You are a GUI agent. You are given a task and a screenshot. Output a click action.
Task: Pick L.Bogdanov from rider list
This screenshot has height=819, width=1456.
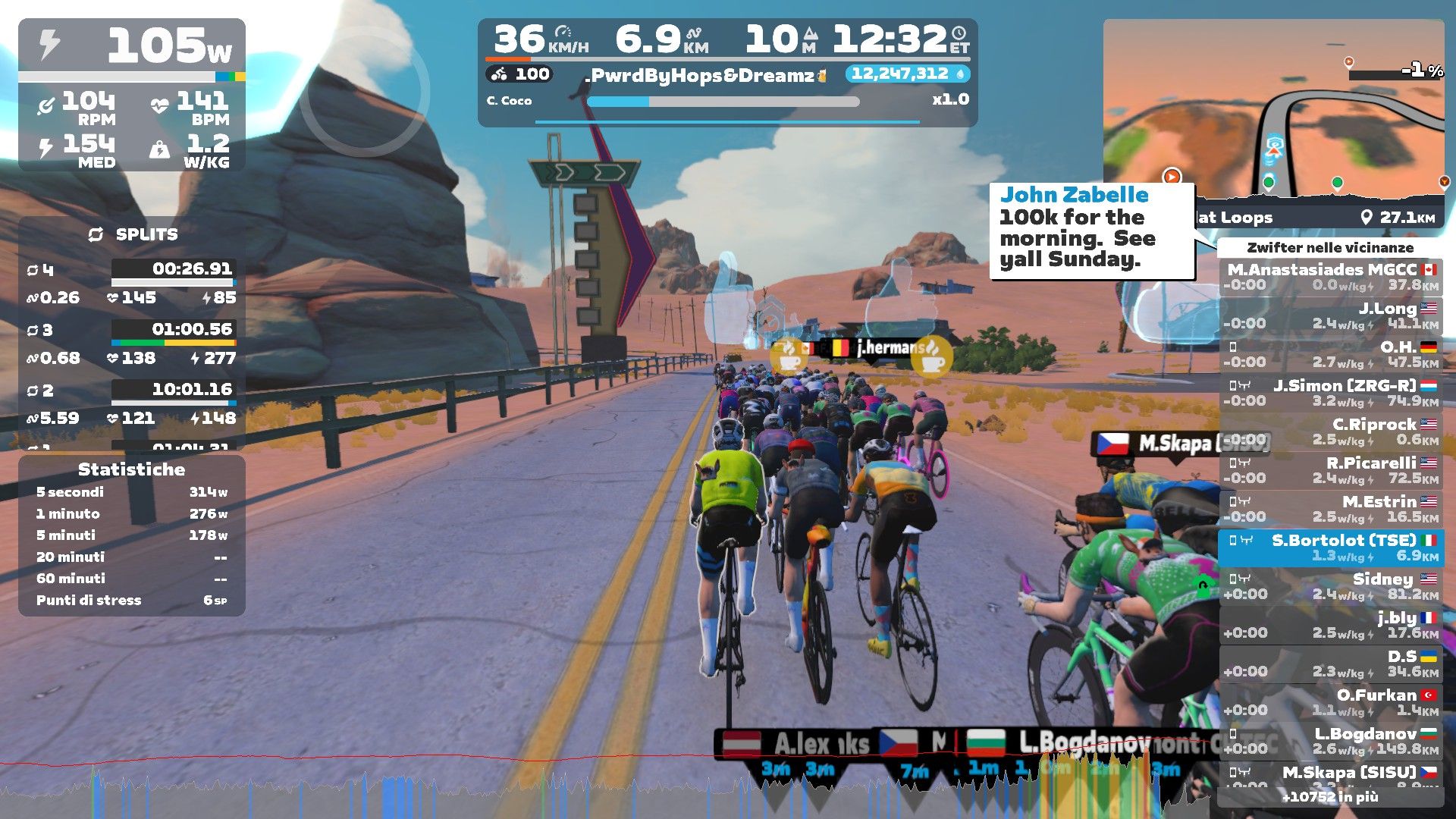click(x=1331, y=741)
